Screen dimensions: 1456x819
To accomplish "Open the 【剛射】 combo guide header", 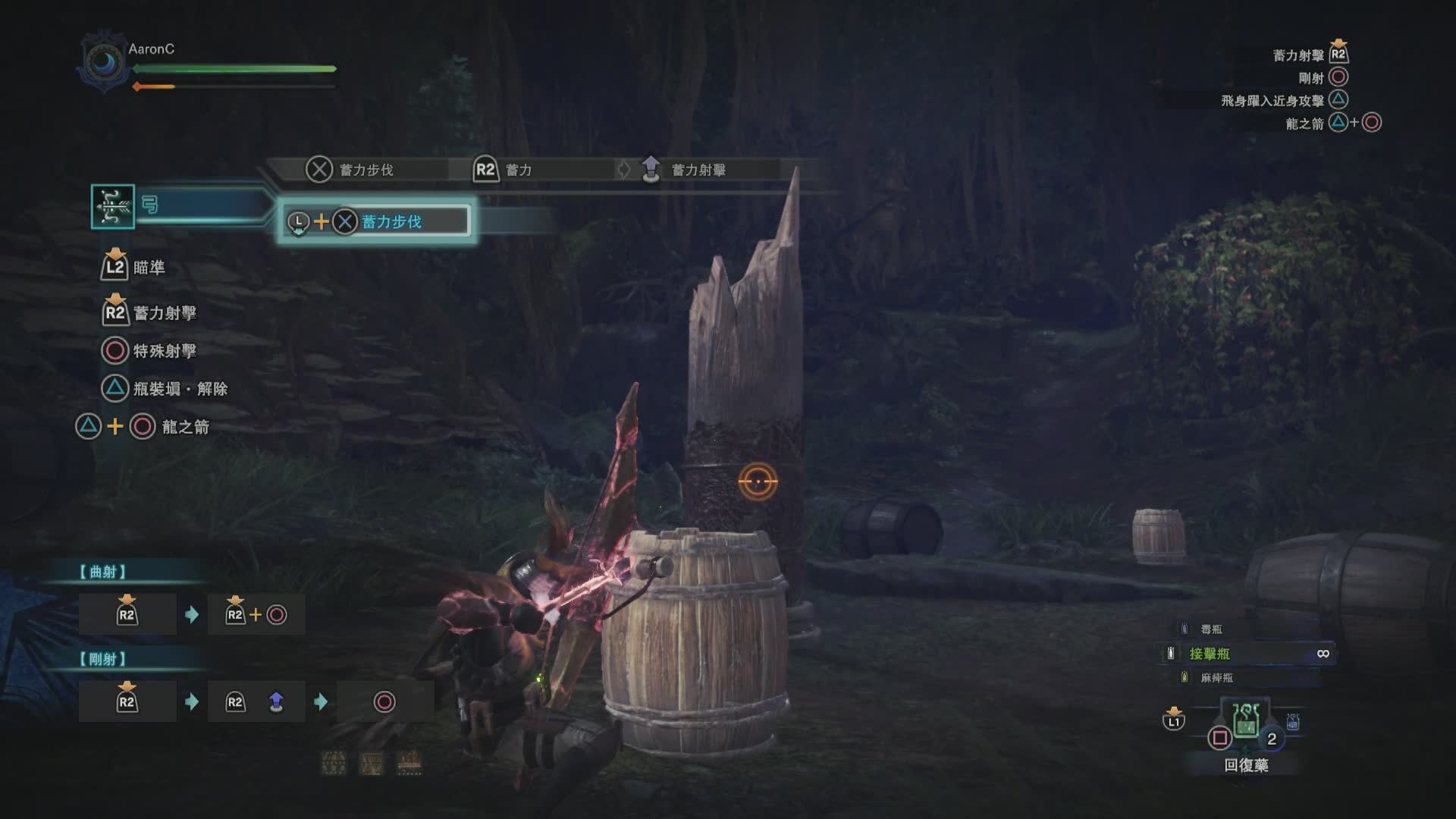I will (x=103, y=659).
